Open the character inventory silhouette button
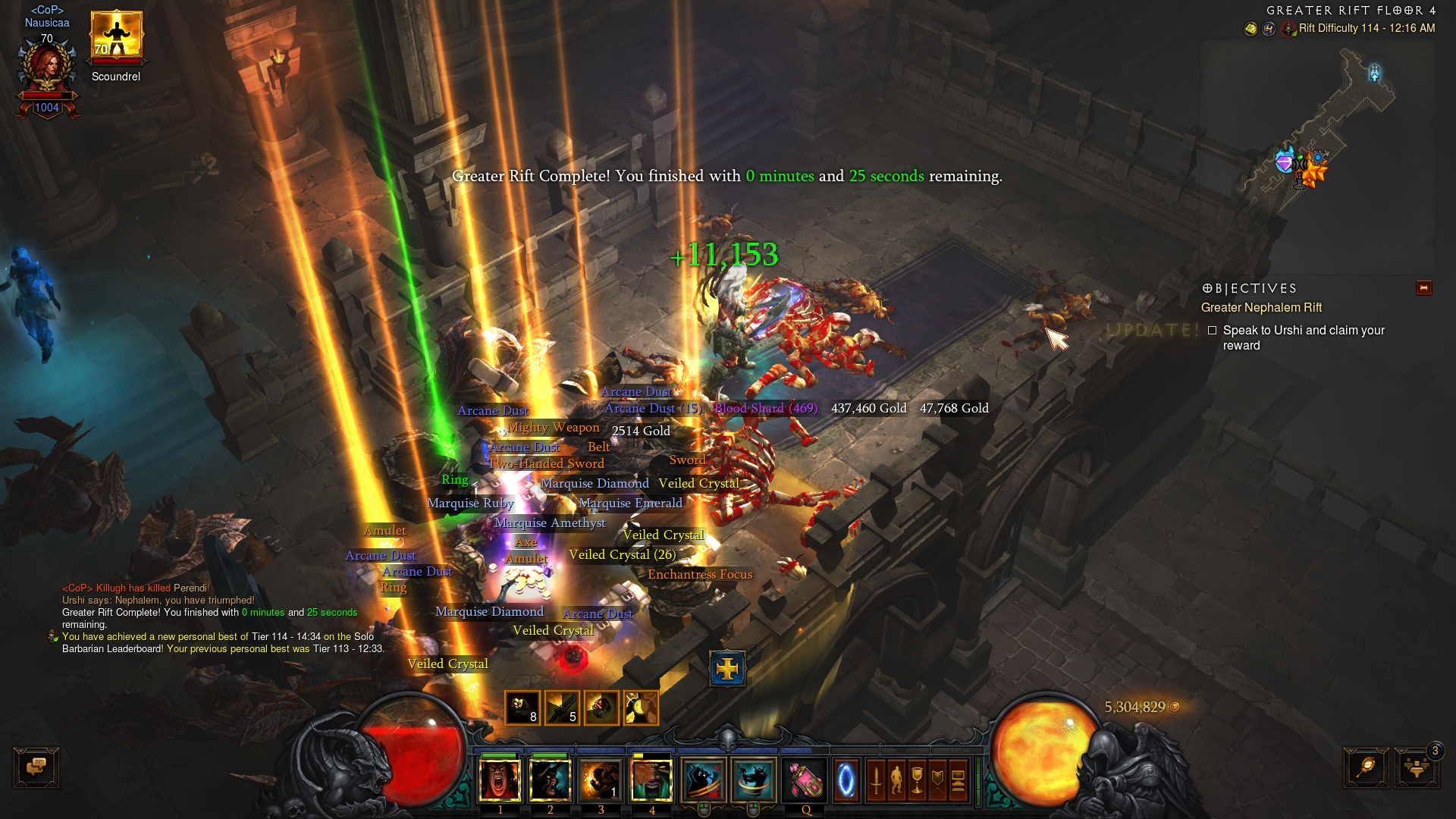The width and height of the screenshot is (1456, 819). coord(896,780)
